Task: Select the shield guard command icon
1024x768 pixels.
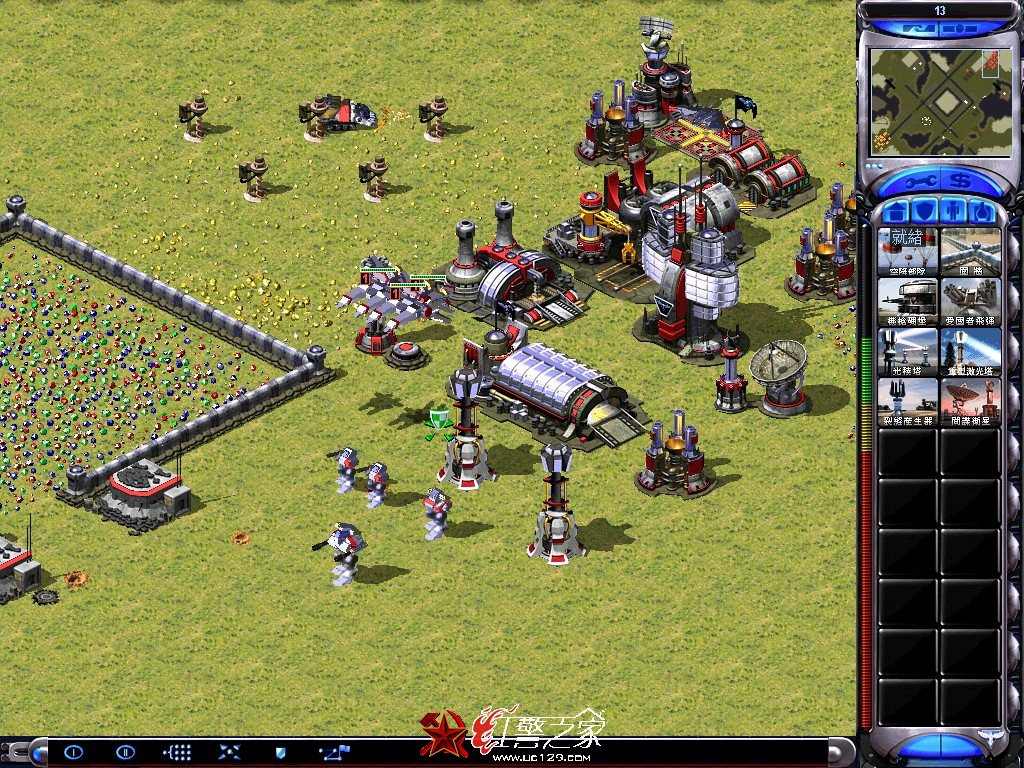Action: click(x=281, y=752)
